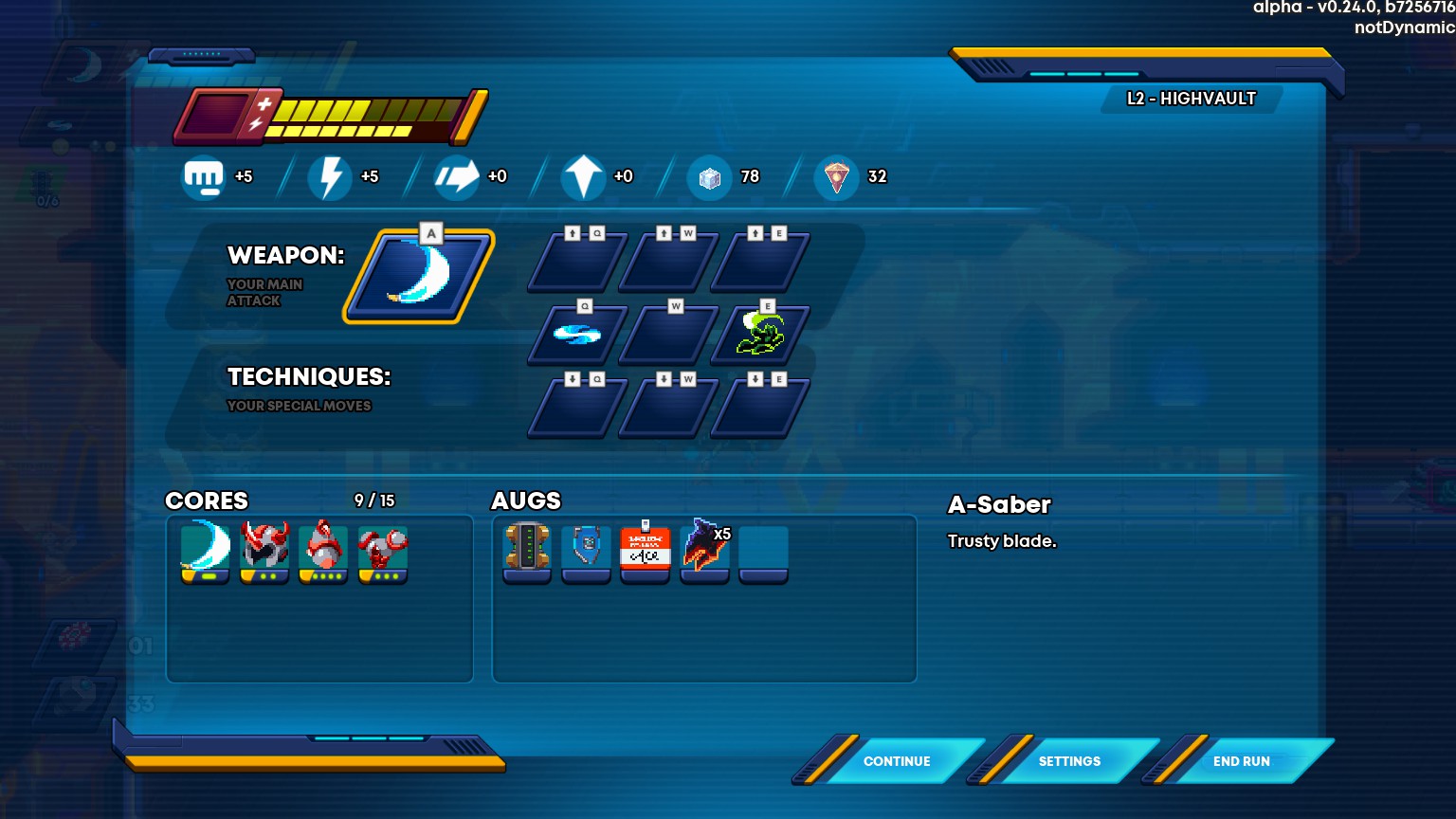Select the A-Saber weapon slot
1456x819 pixels.
point(418,276)
